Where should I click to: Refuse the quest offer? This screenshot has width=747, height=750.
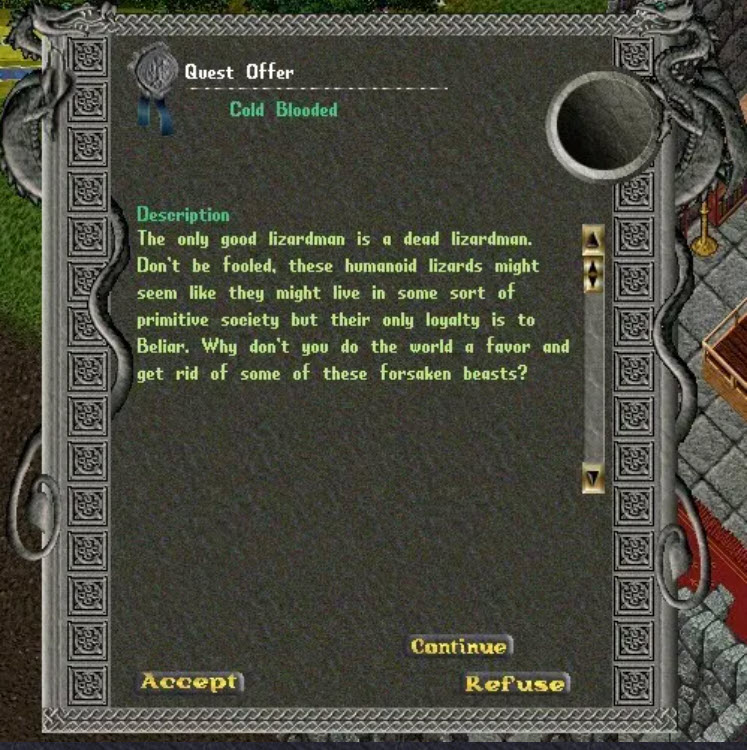click(515, 684)
